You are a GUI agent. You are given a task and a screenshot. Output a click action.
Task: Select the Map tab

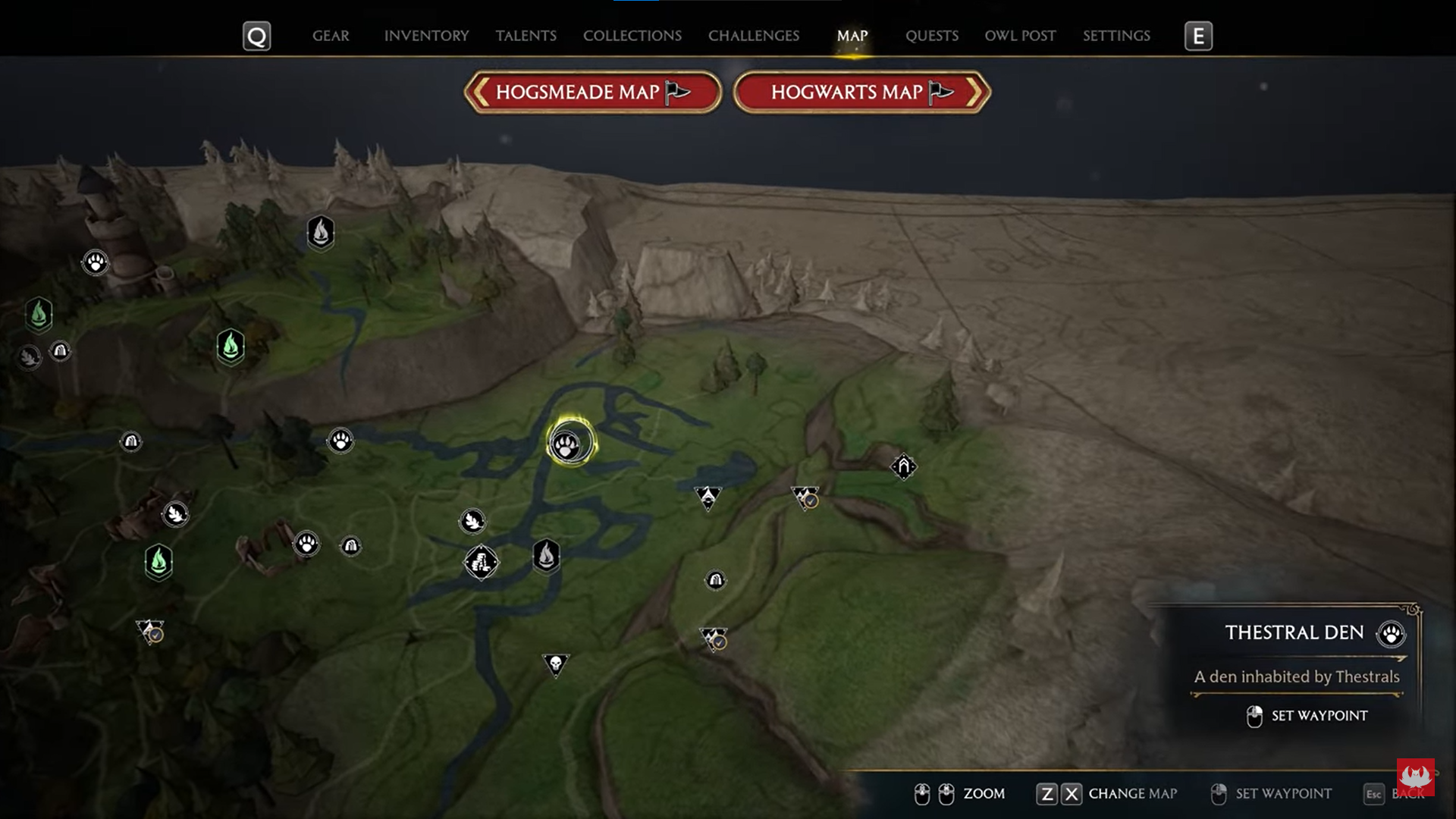click(x=852, y=36)
